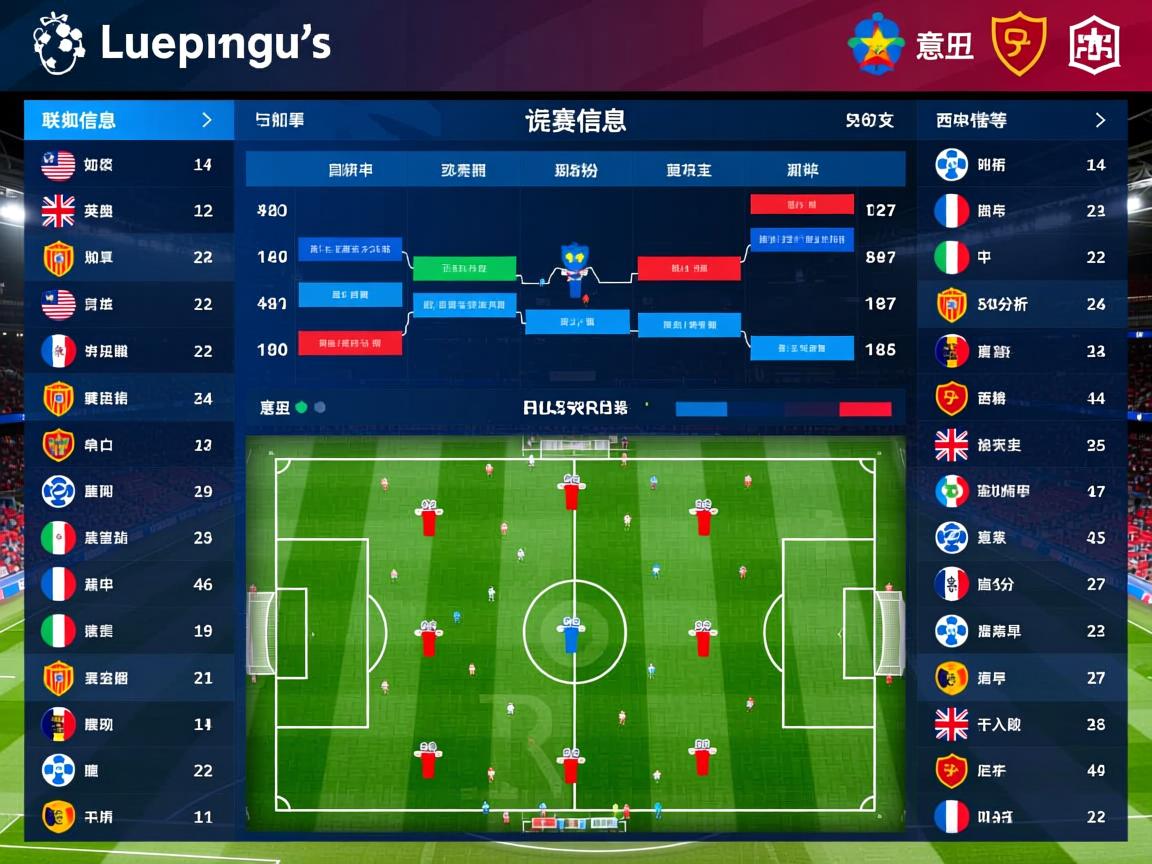Select the team row with score 46
The width and height of the screenshot is (1152, 864).
pyautogui.click(x=128, y=584)
